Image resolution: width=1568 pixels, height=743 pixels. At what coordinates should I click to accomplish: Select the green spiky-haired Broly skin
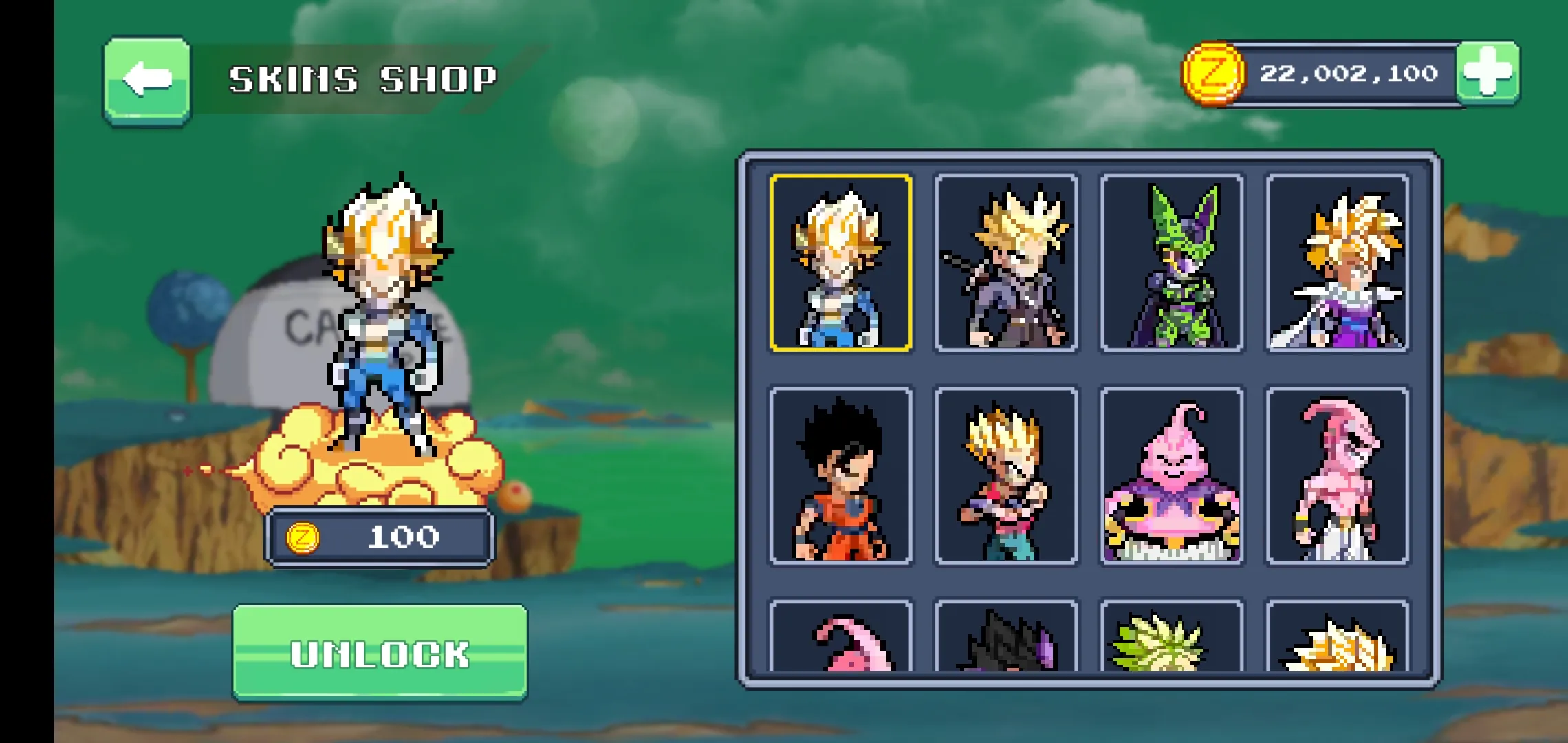pos(1172,638)
